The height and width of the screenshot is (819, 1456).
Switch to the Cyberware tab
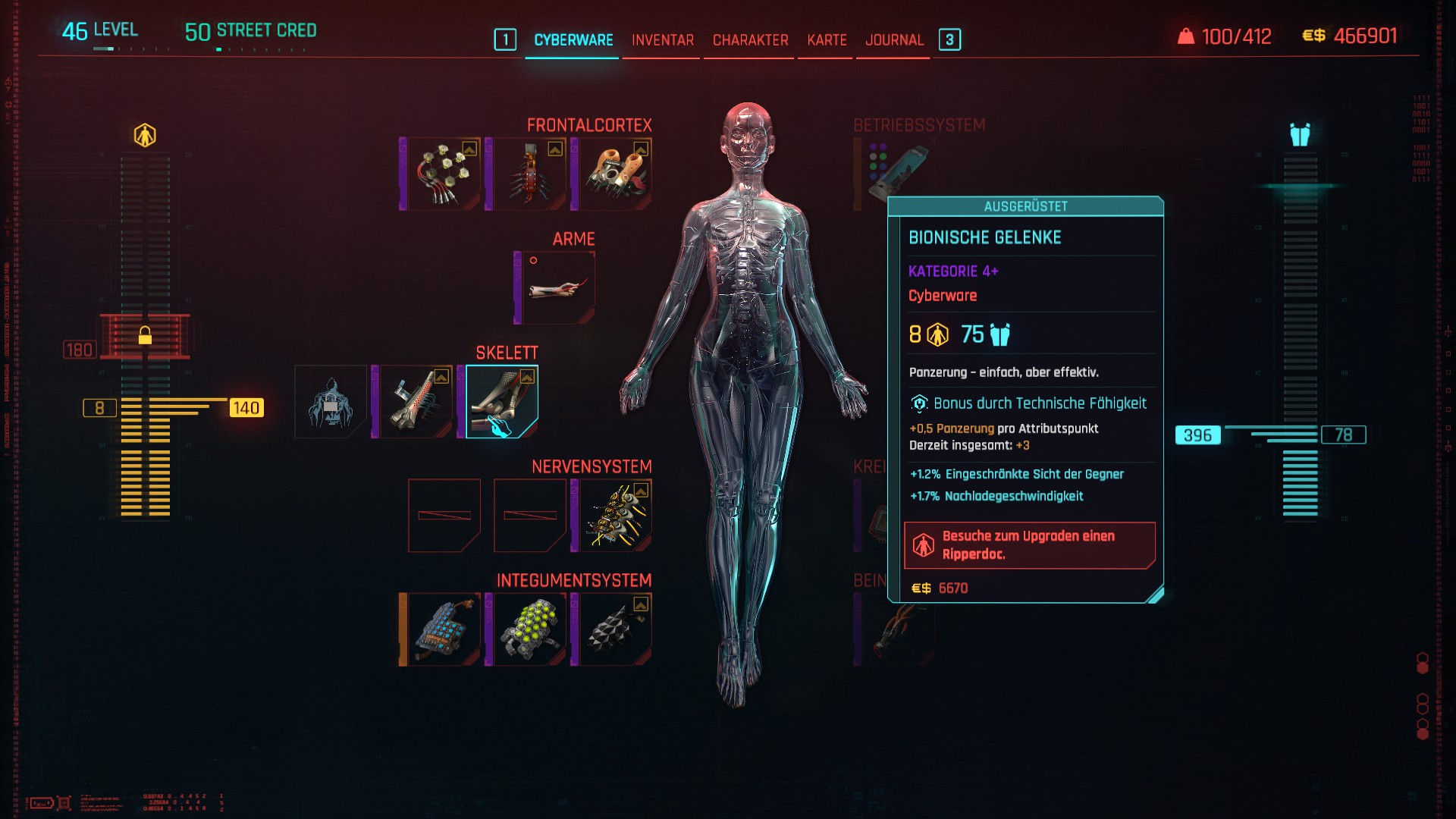(573, 40)
